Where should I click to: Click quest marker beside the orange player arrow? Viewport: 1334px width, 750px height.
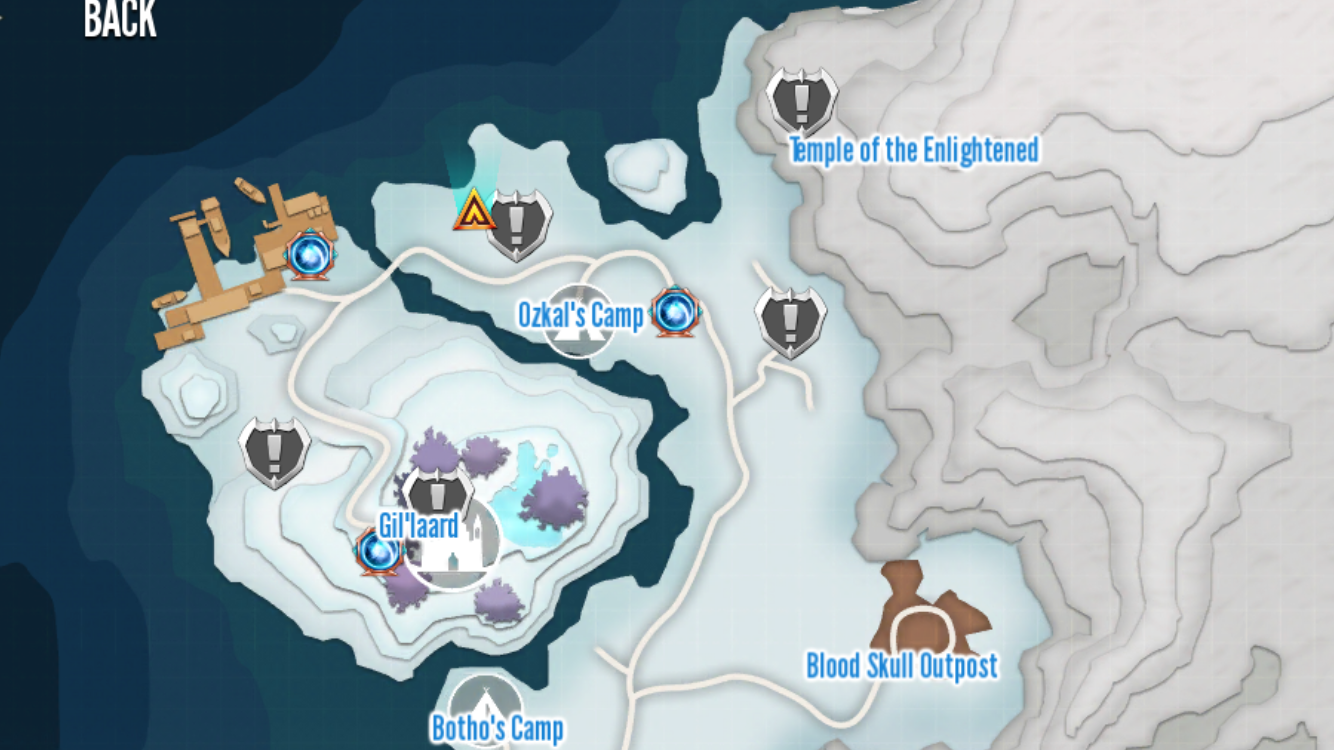[518, 224]
